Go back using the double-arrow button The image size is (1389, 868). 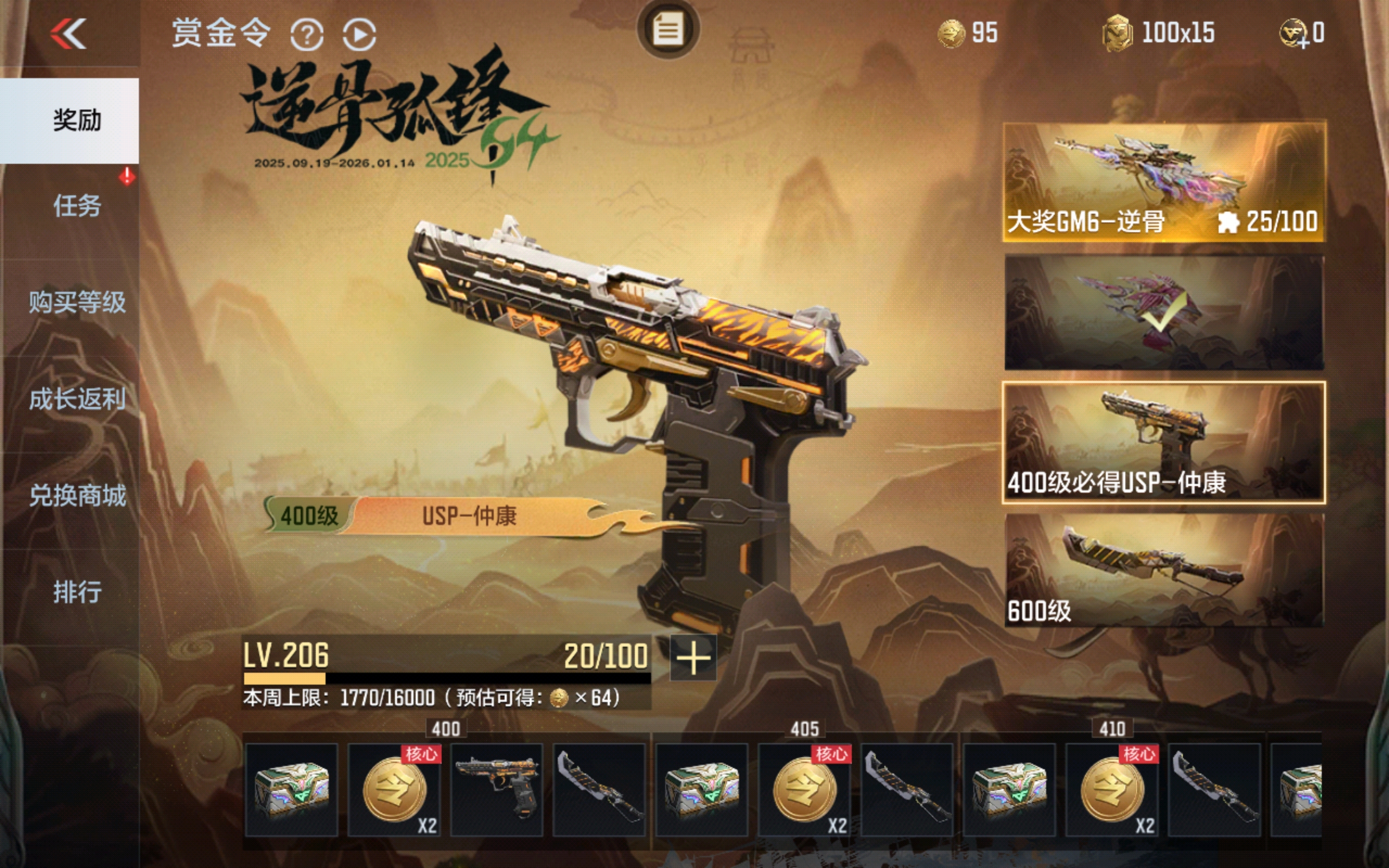click(68, 33)
